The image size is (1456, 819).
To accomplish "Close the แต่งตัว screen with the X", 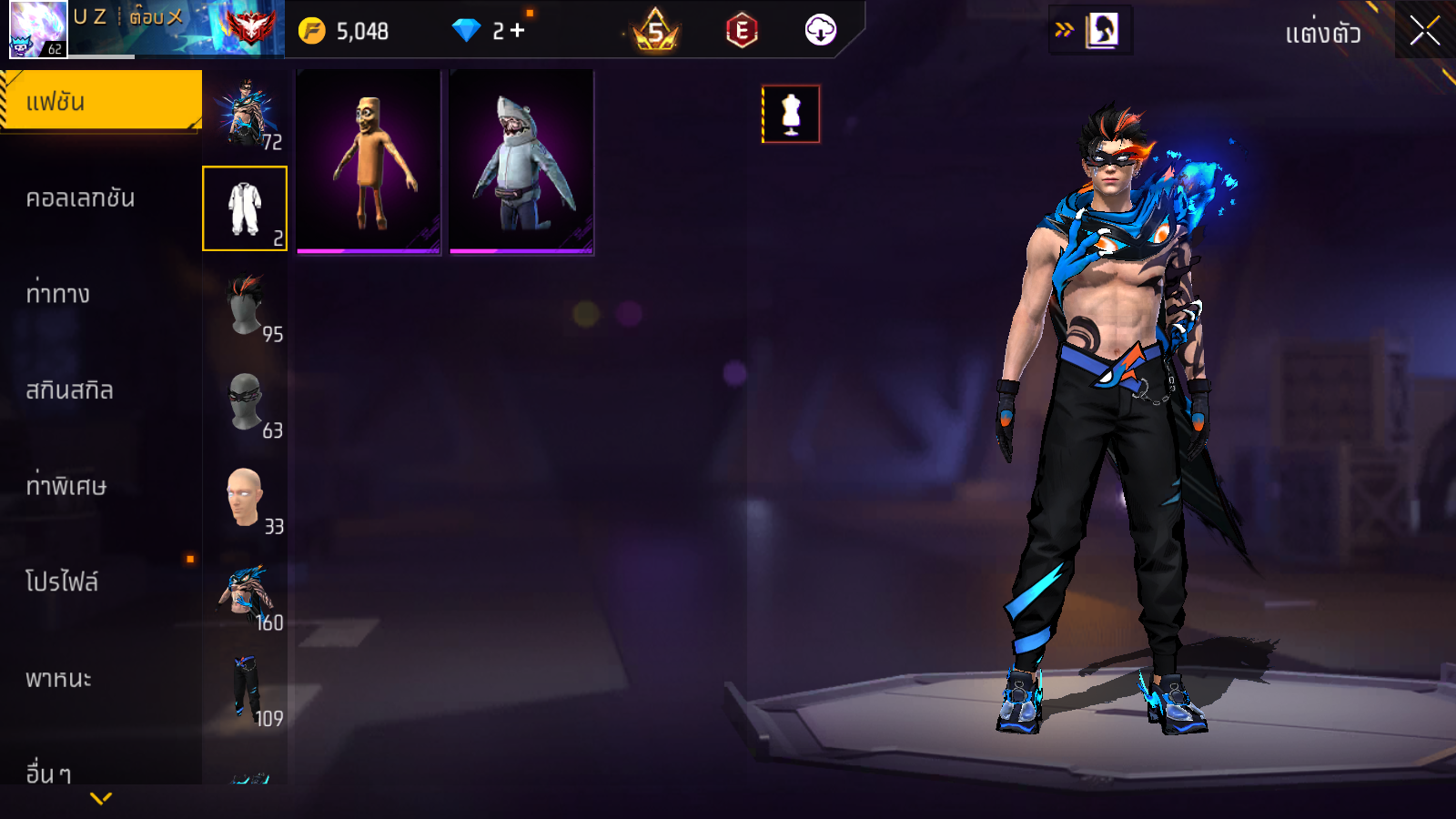I will click(1424, 31).
